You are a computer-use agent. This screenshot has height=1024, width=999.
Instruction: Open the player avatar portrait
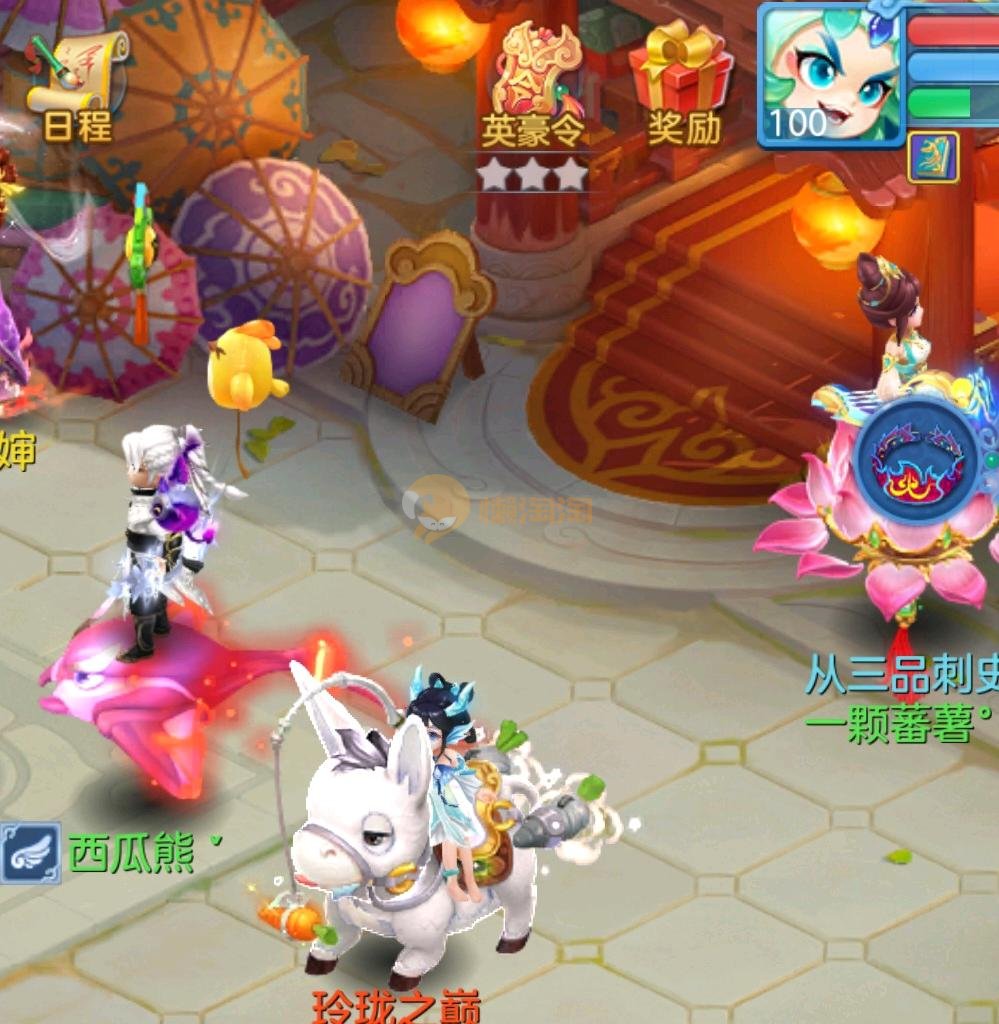[x=829, y=74]
